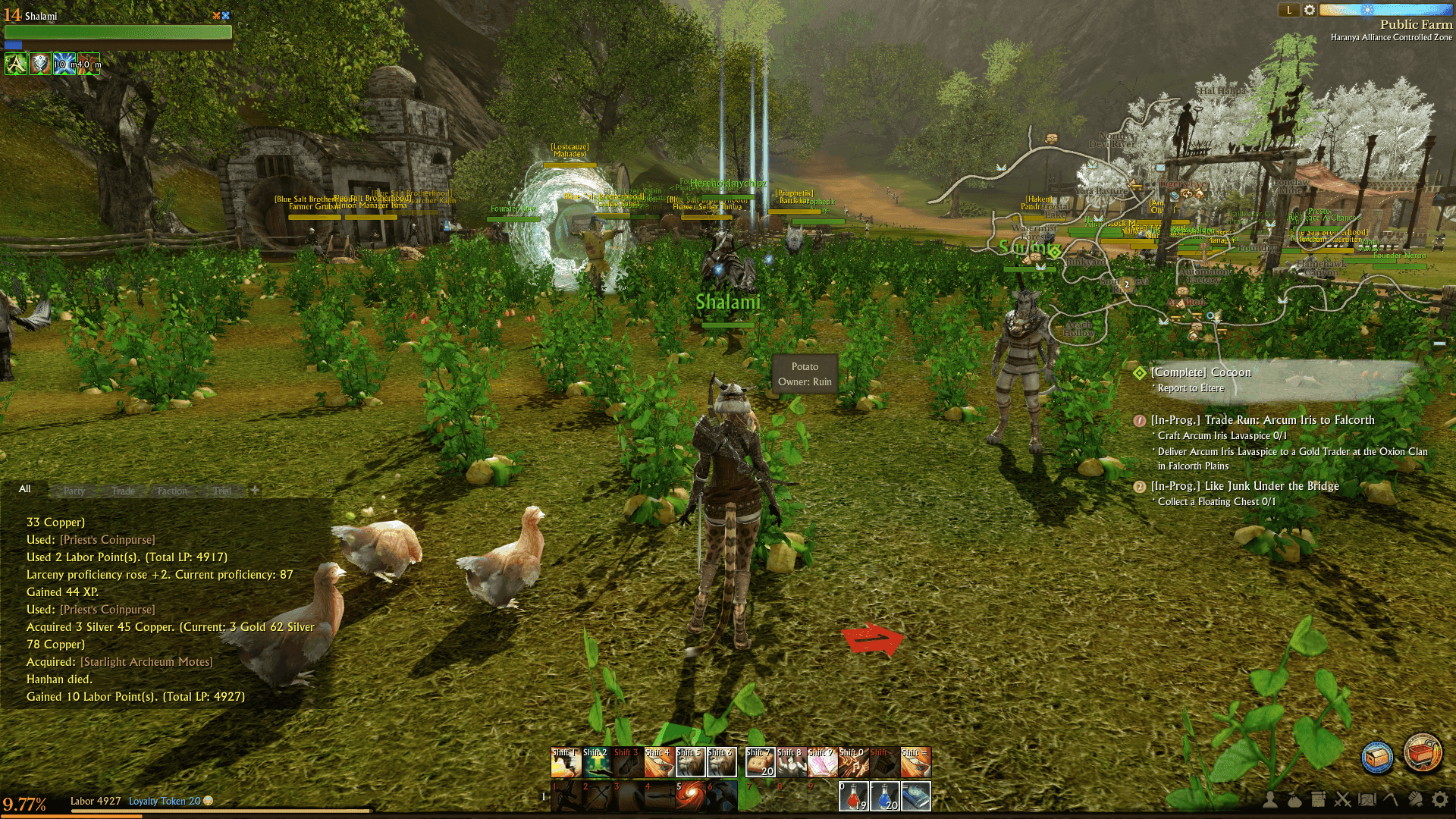
Task: Open the character info silhouette icon
Action: (1269, 799)
